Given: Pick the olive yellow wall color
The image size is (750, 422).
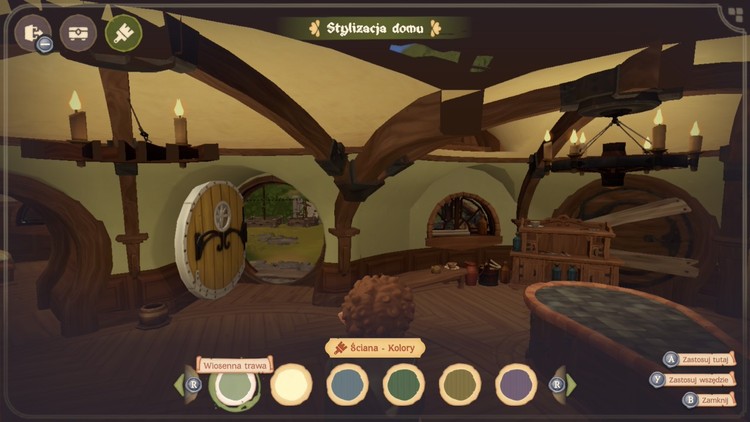Looking at the screenshot, I should click(x=461, y=385).
